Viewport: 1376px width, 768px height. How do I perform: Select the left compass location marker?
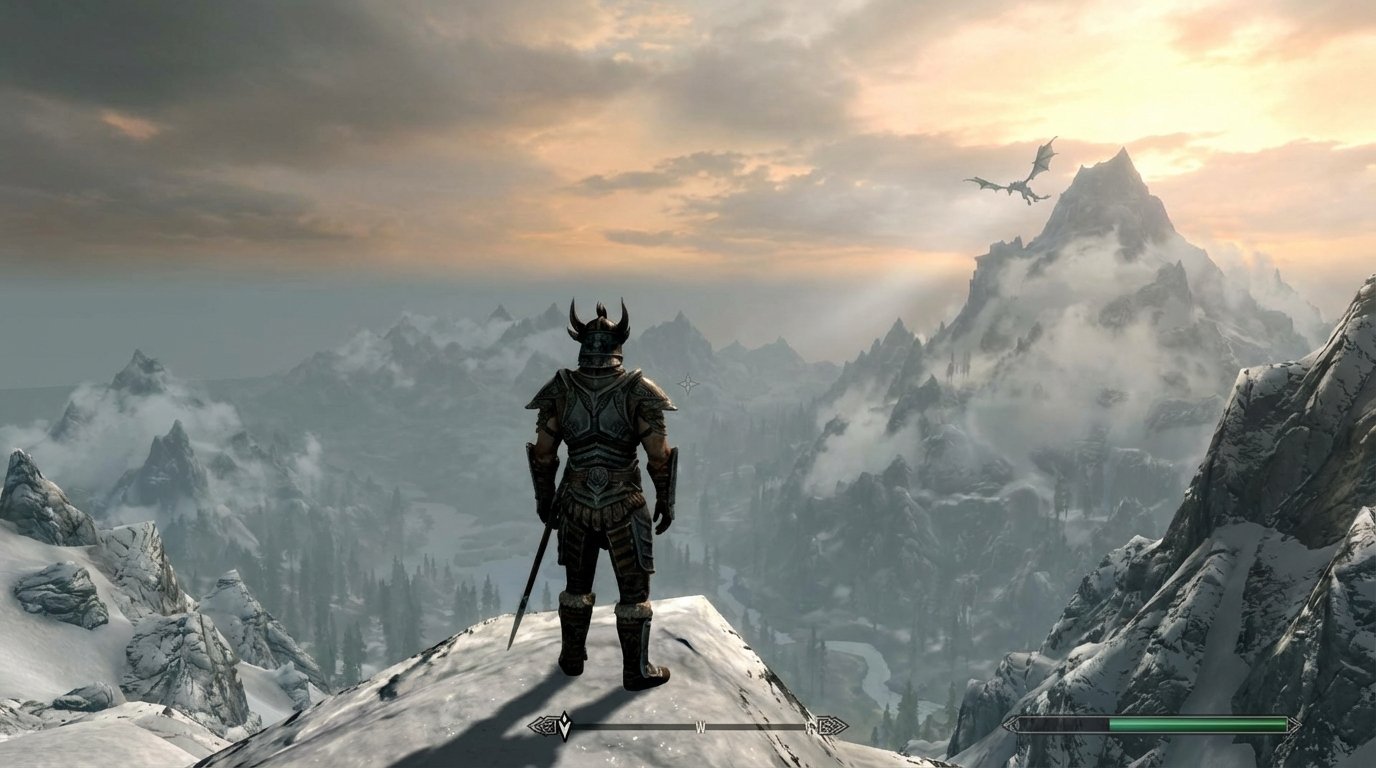541,724
